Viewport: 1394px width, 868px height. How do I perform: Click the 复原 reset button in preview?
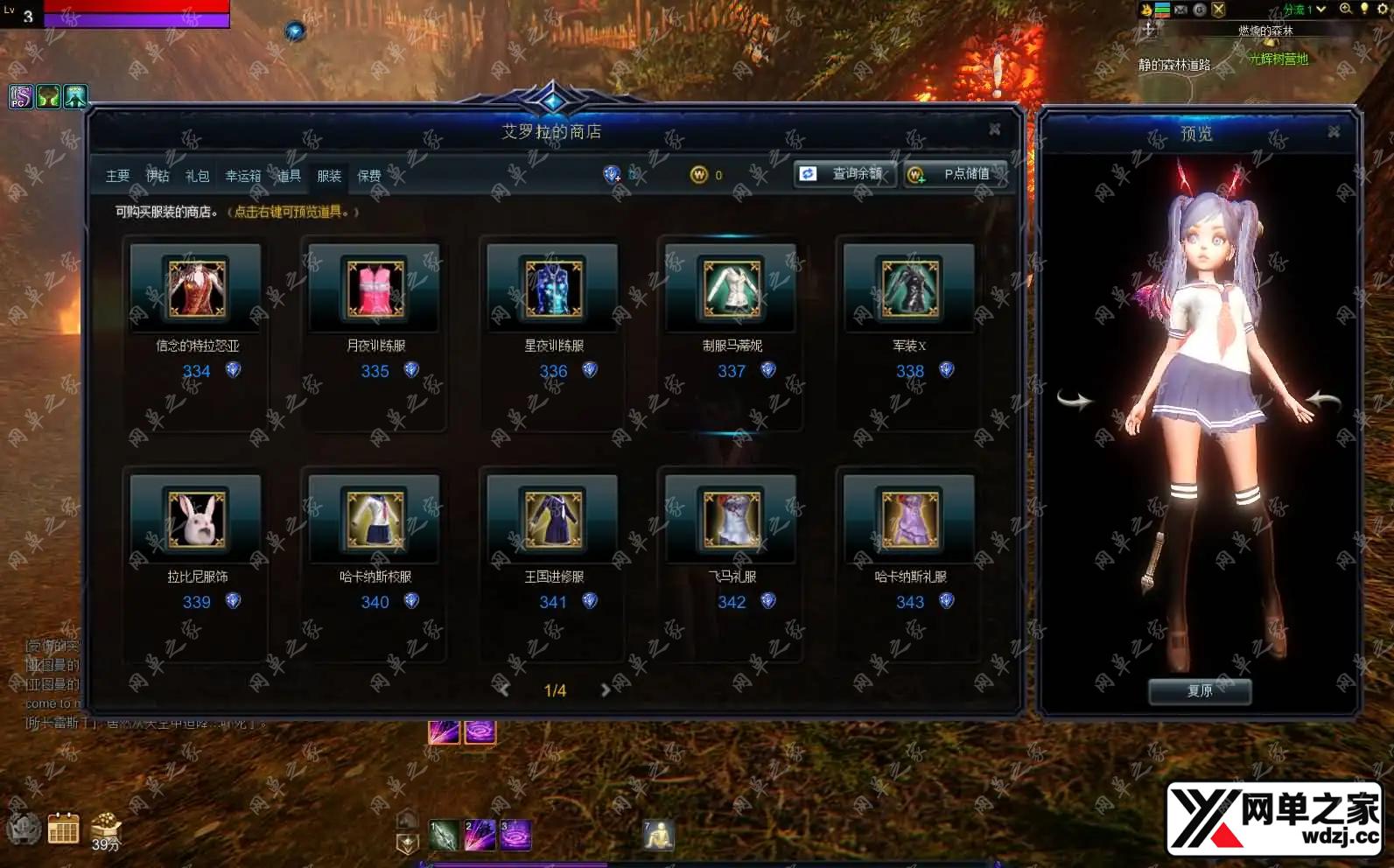coord(1200,691)
